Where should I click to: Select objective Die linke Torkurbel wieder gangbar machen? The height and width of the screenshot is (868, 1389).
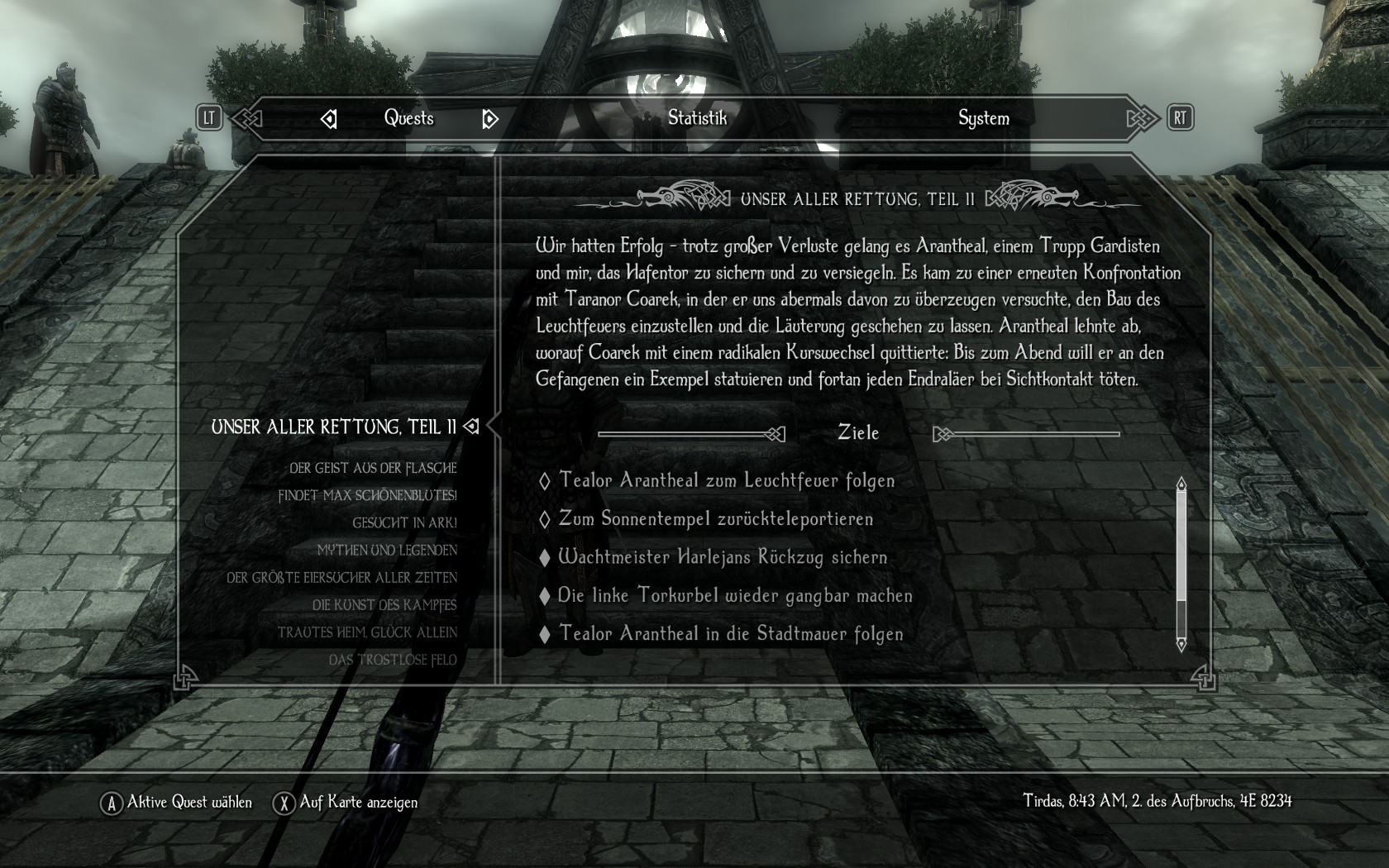pyautogui.click(x=735, y=596)
